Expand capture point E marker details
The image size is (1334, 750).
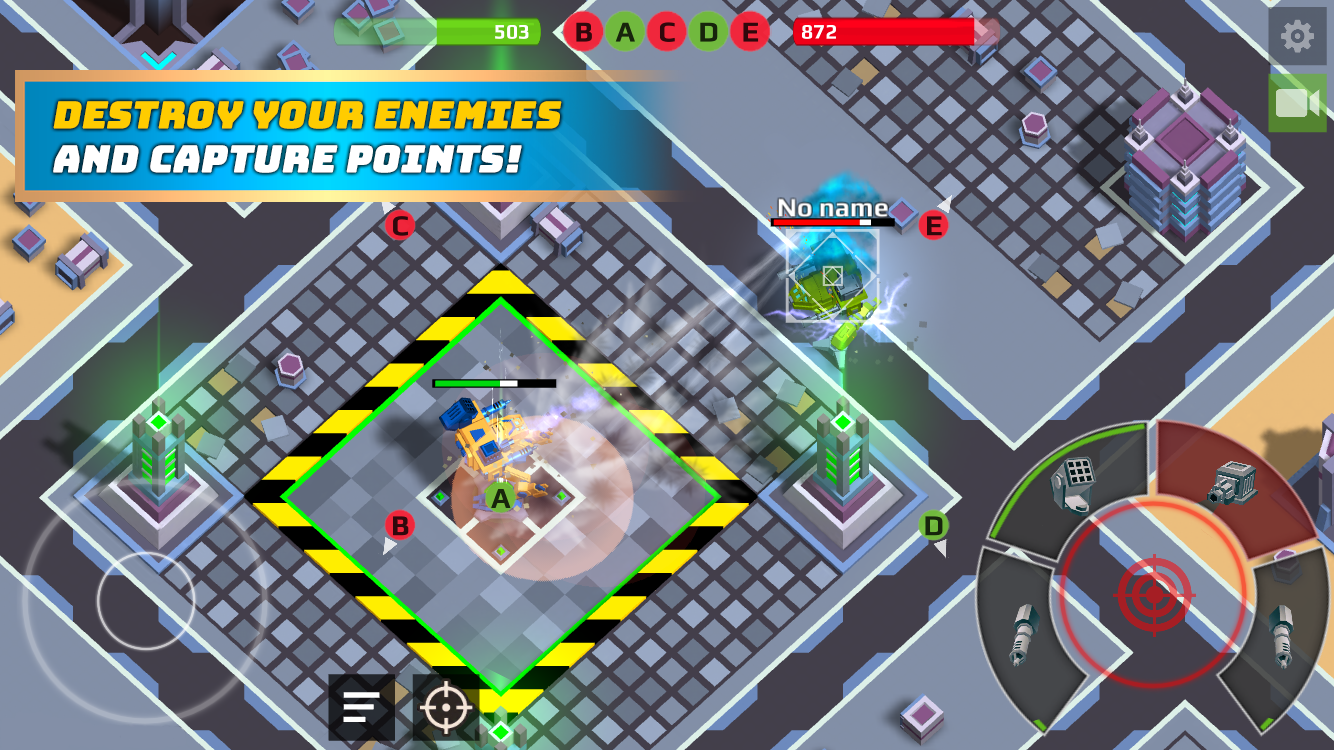tap(936, 226)
